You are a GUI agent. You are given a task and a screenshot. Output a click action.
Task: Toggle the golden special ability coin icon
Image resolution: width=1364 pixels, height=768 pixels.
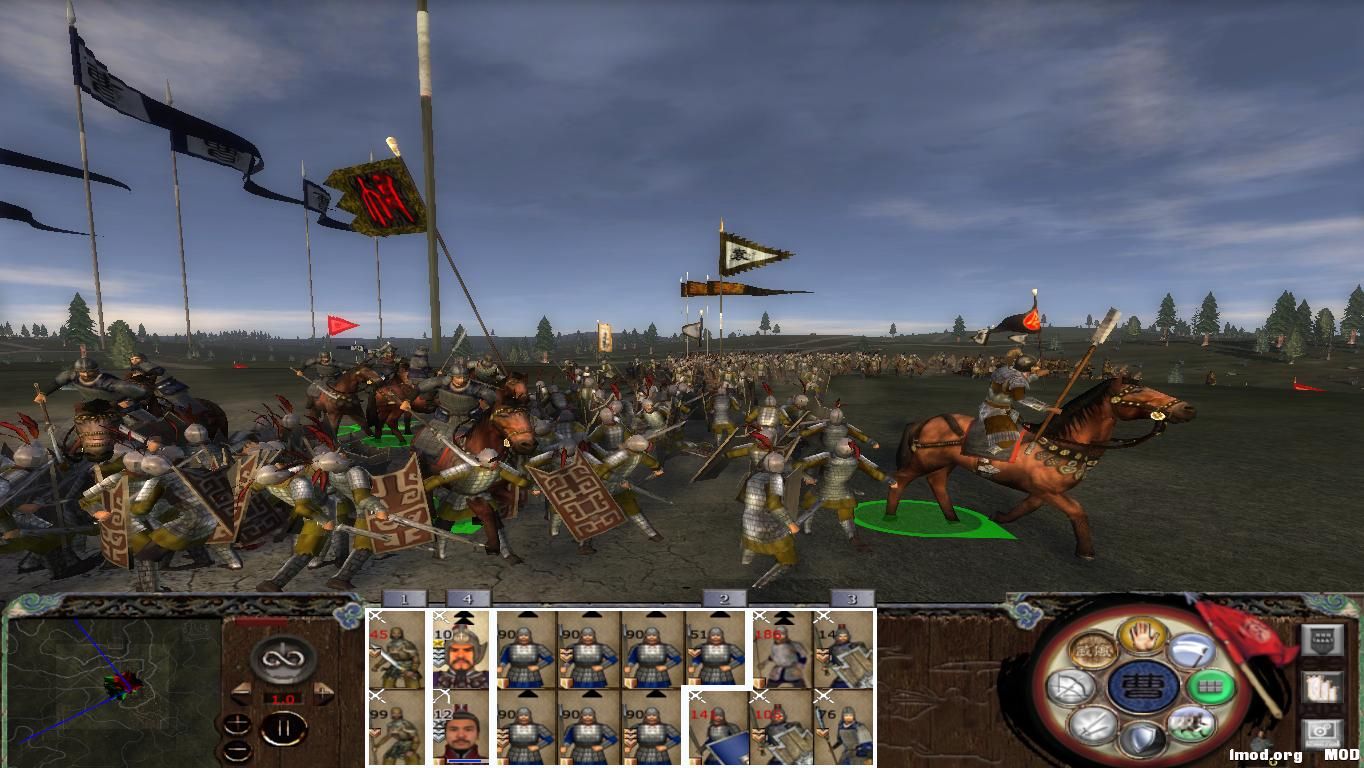[x=1093, y=649]
